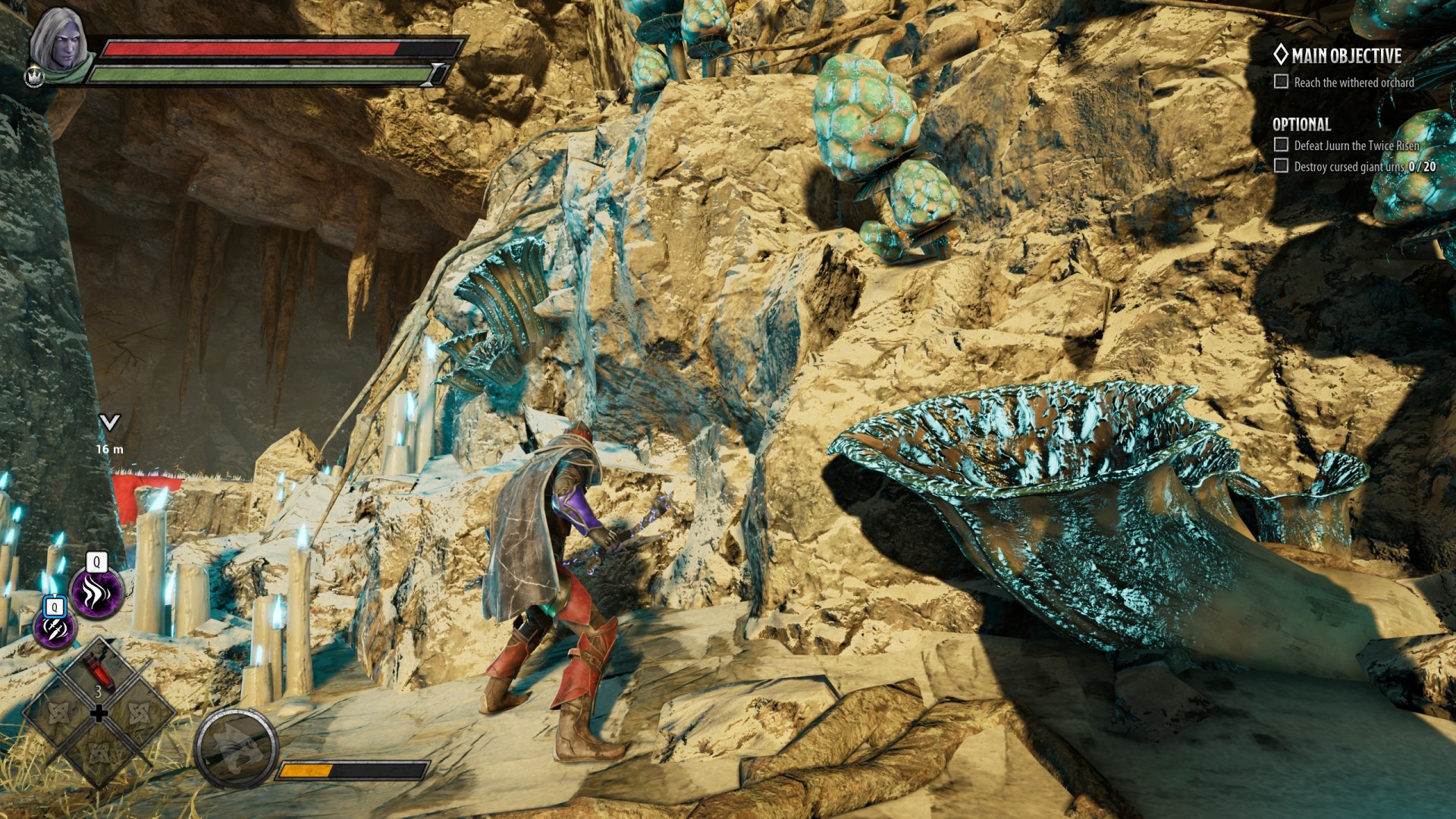Click the 16 m objective waypoint marker
1456x819 pixels.
pos(110,423)
